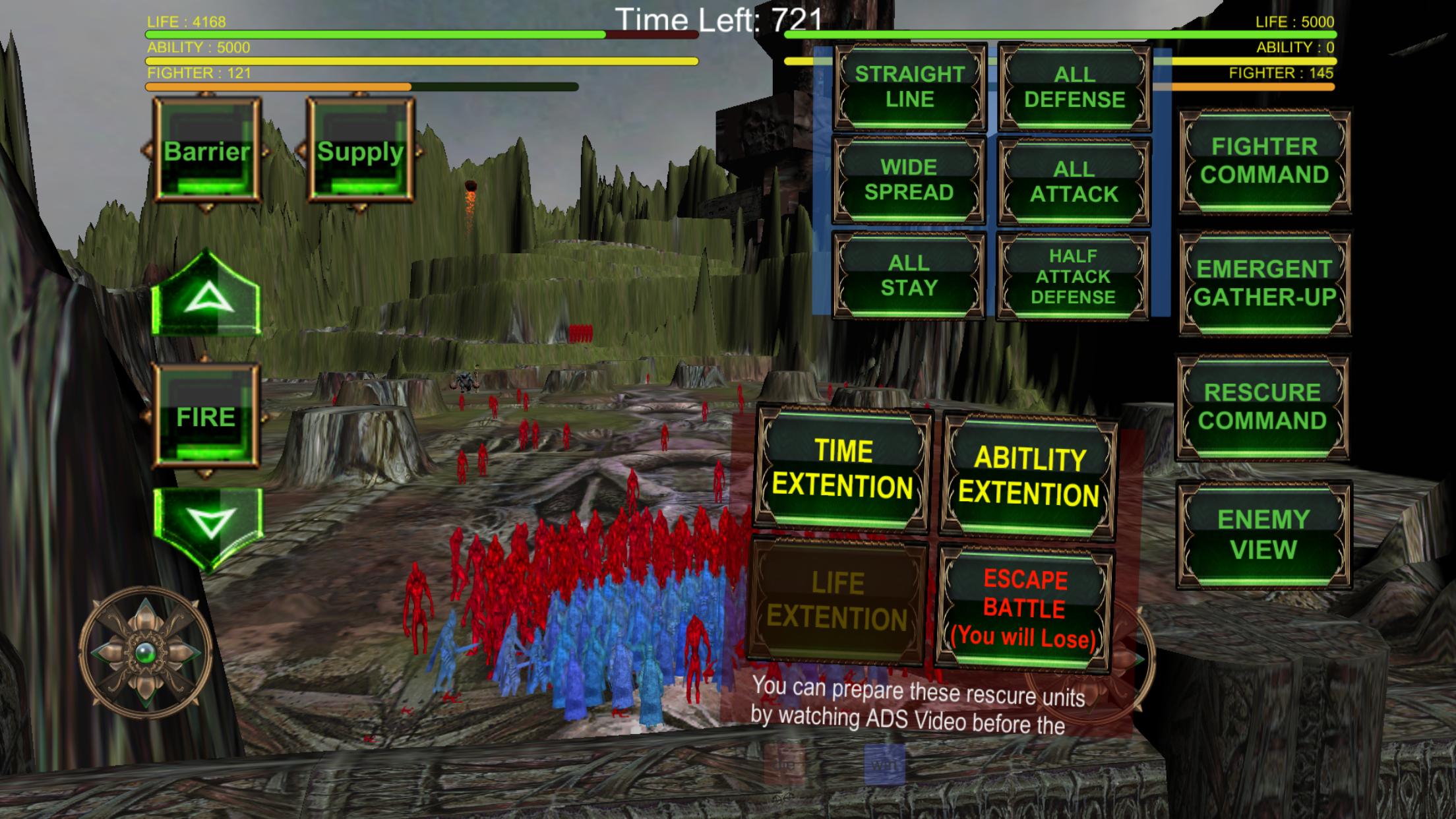Choose Escape Battle
The image size is (1456, 819).
coord(1024,607)
